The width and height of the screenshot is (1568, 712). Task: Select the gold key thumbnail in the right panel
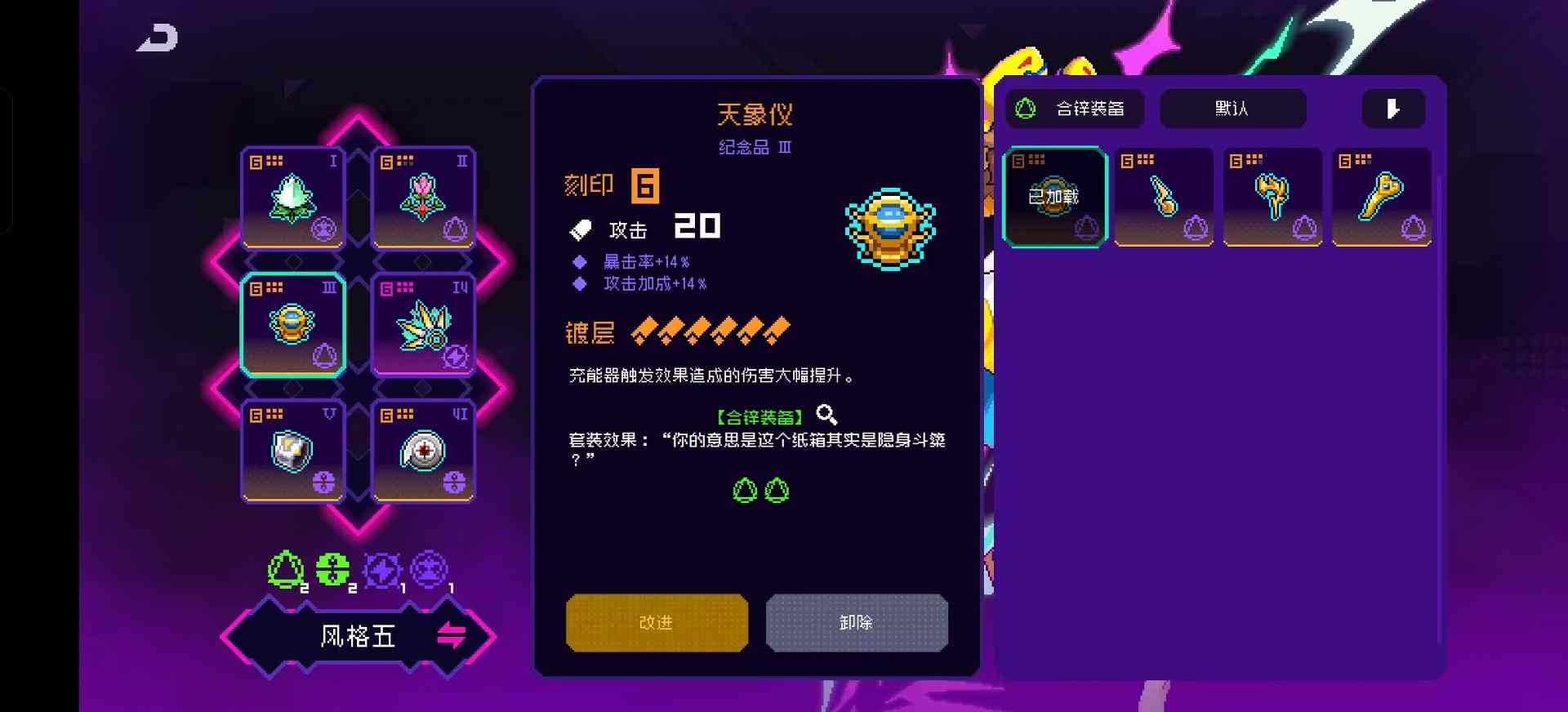point(1380,194)
